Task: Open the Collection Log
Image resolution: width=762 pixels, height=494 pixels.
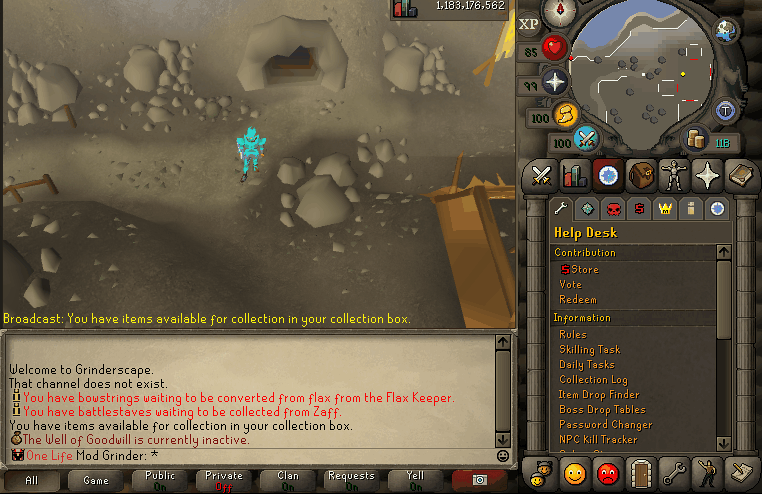Action: coord(593,379)
